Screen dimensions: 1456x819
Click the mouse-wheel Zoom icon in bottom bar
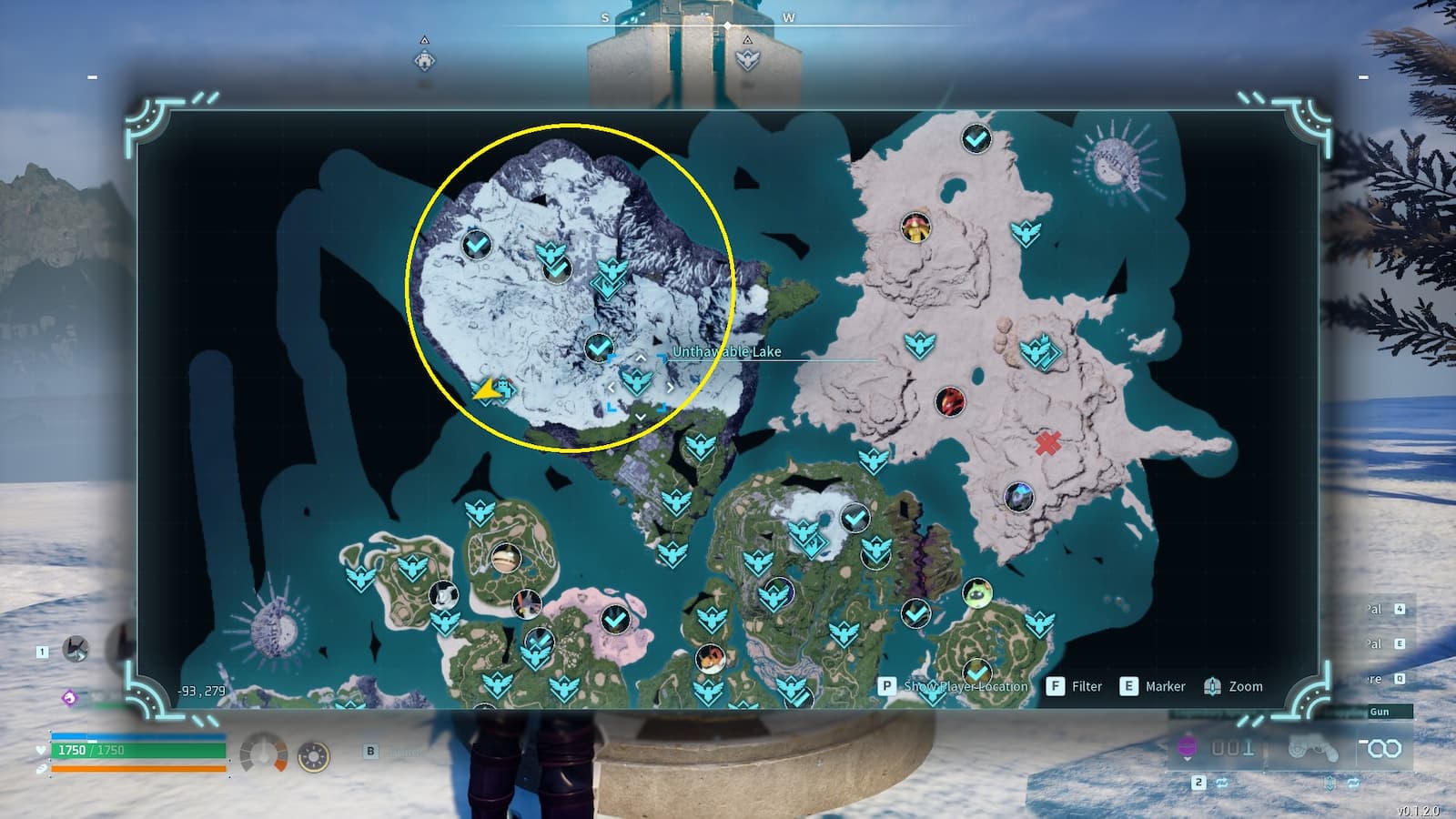click(1213, 687)
